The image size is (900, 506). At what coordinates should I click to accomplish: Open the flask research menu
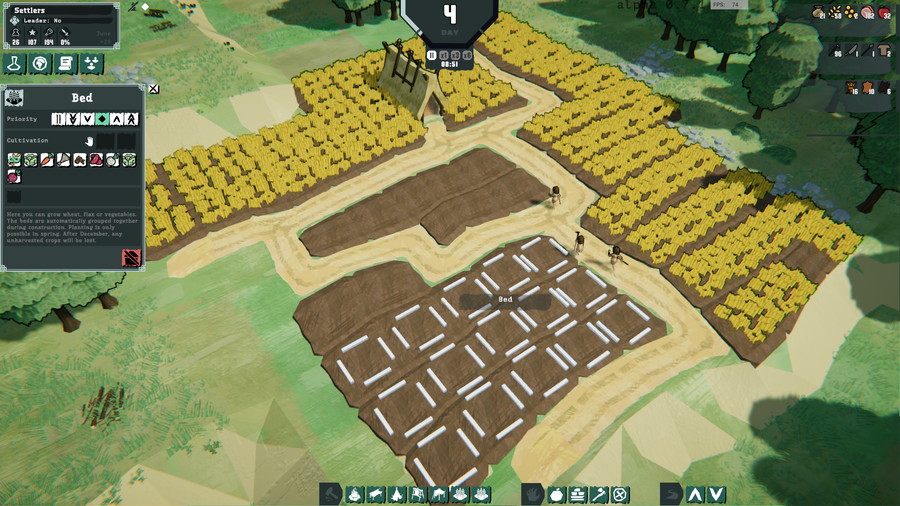[15, 64]
